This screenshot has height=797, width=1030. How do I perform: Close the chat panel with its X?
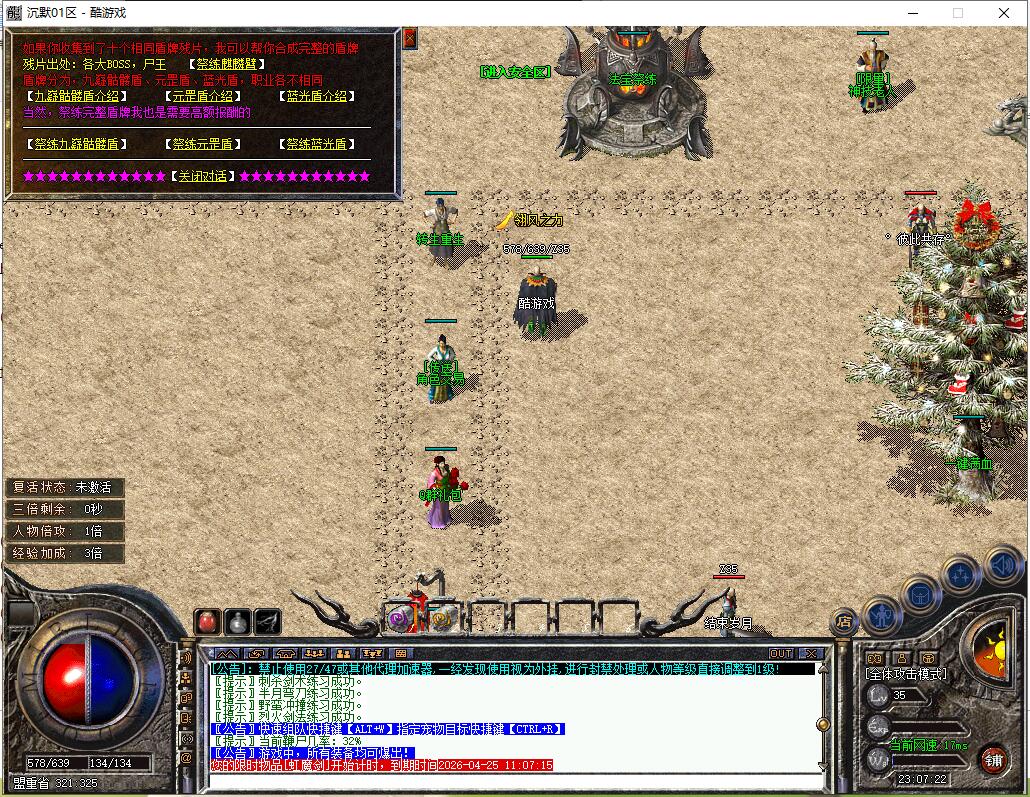point(810,654)
